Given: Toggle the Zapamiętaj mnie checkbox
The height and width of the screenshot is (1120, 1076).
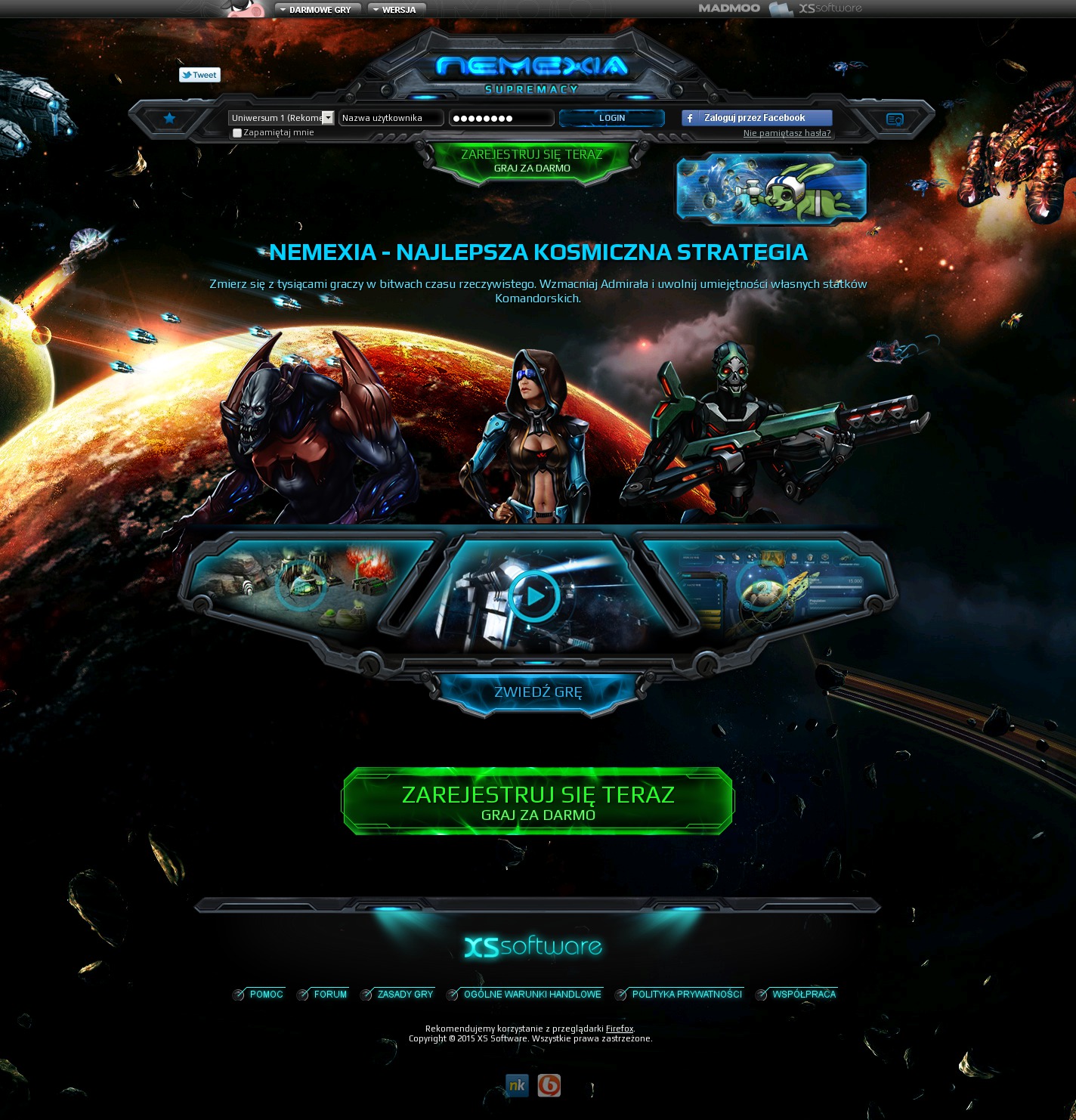Looking at the screenshot, I should click(237, 133).
